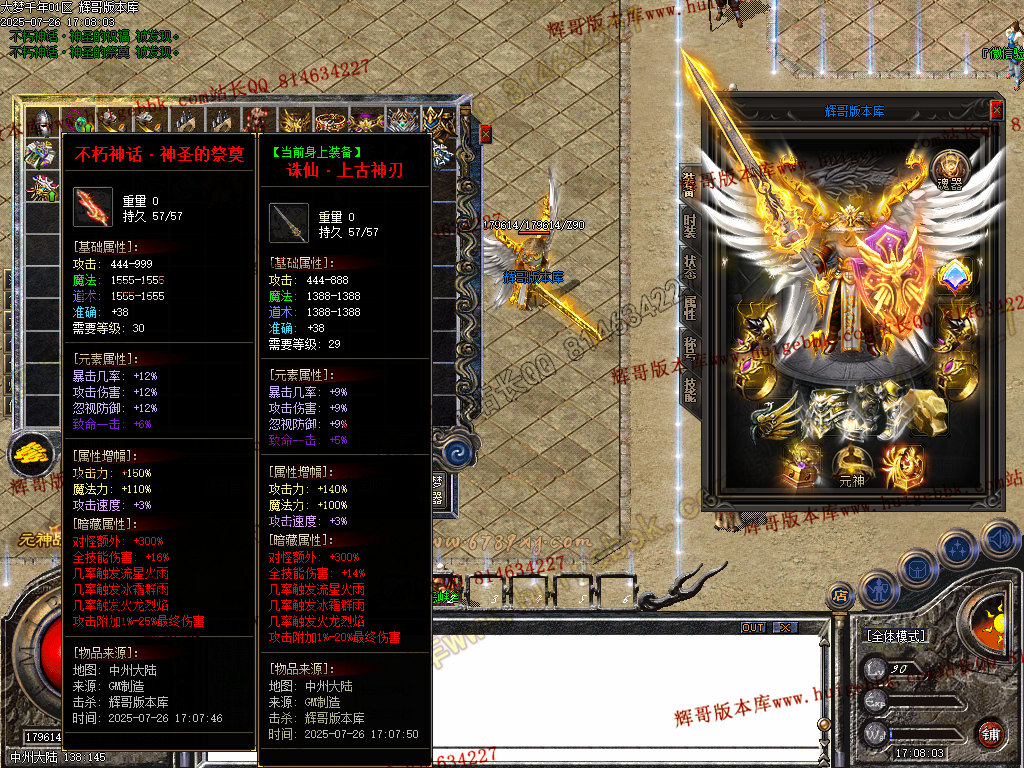Click the gold coins pile button

[31, 455]
